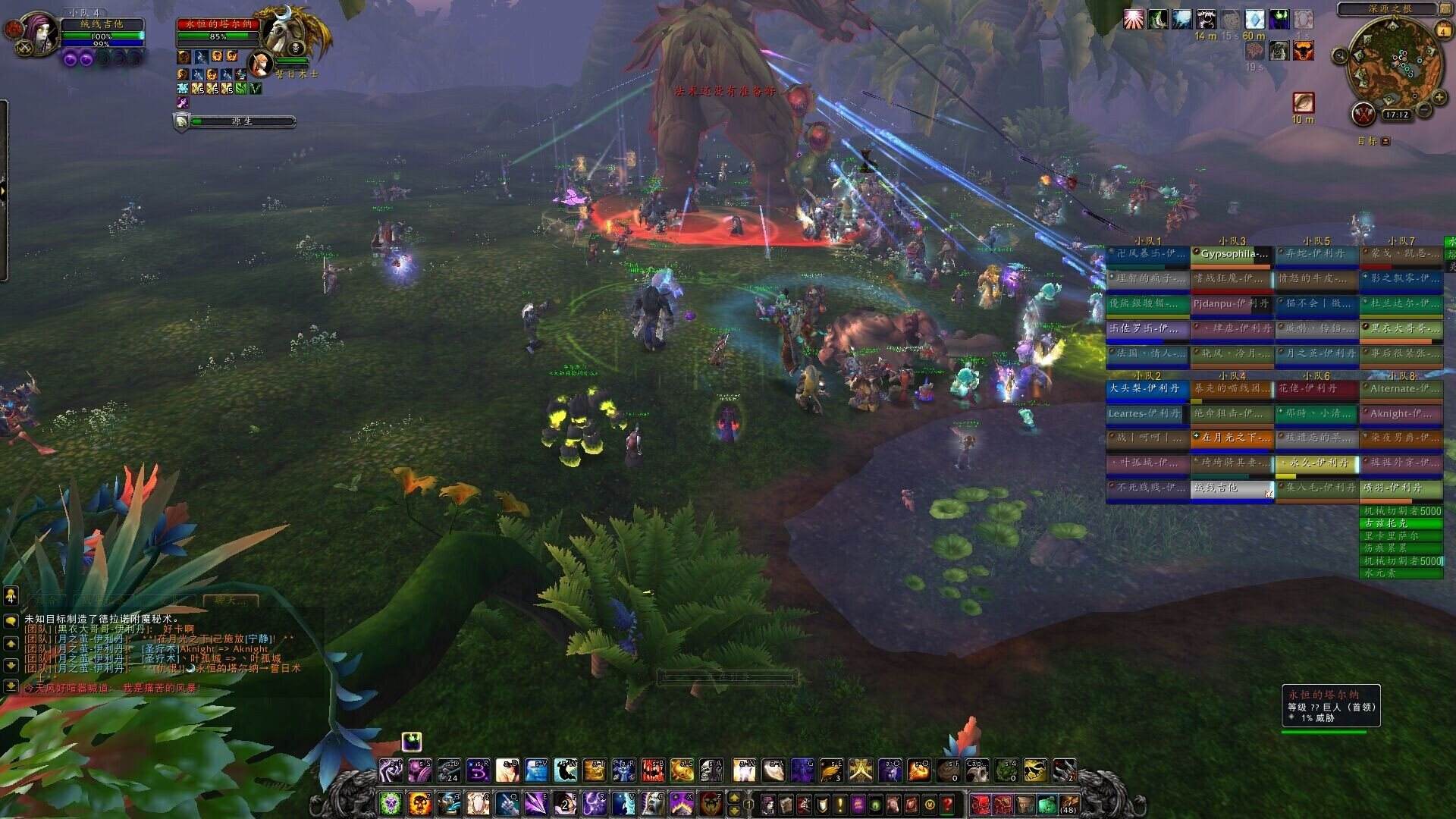Click the glowing demon icon floating above the action bar
This screenshot has width=1456, height=819.
tap(411, 742)
